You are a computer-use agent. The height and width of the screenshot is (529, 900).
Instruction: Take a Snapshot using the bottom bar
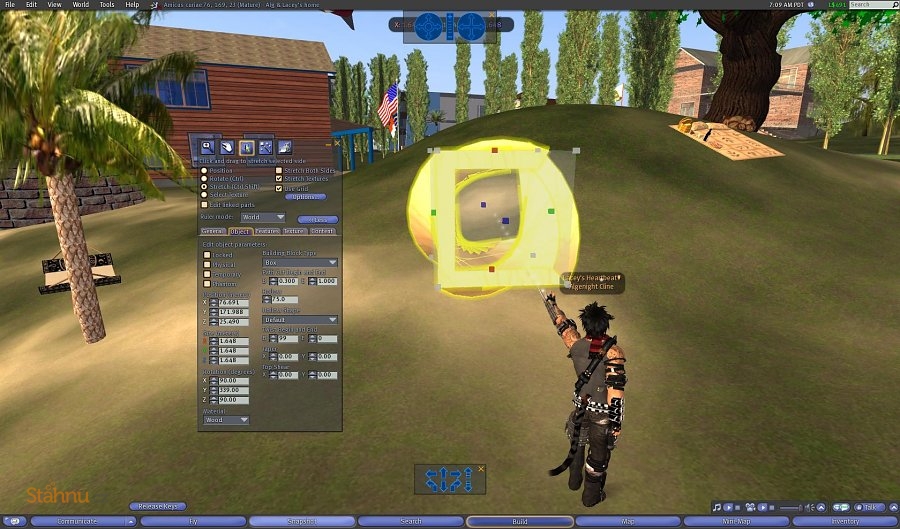coord(302,521)
